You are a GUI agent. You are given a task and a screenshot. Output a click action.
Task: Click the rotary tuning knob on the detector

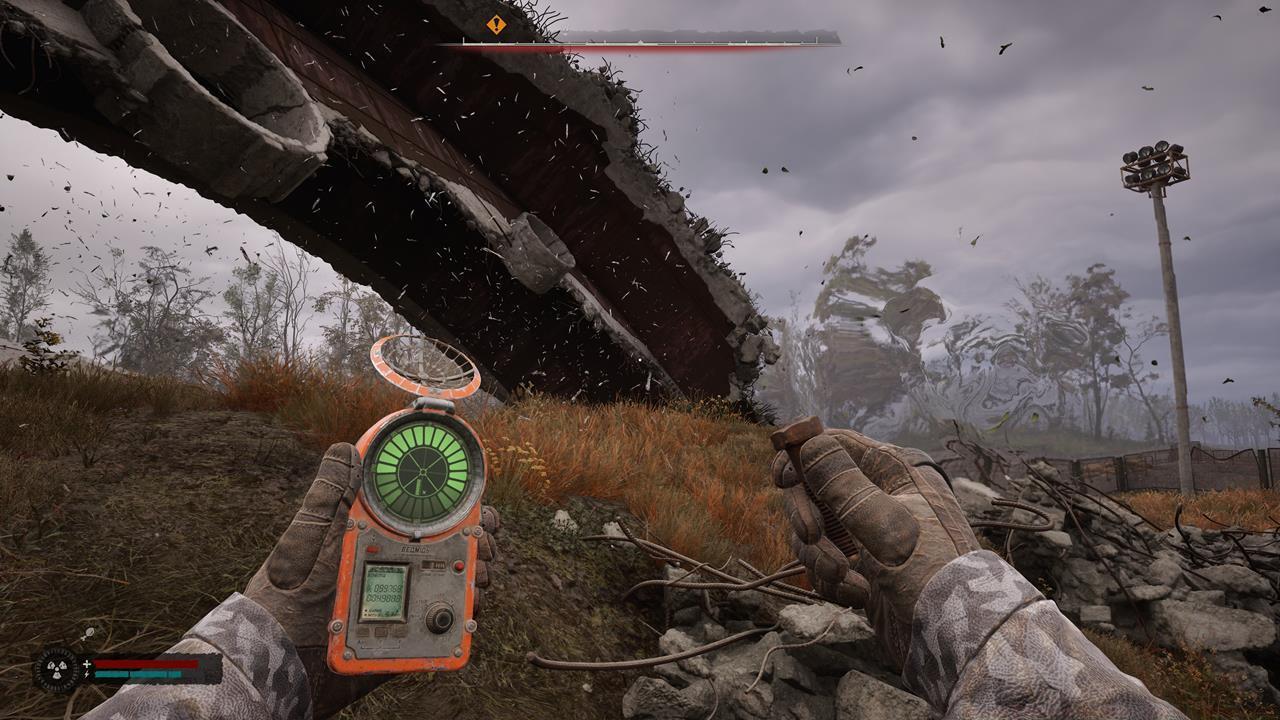[x=440, y=618]
